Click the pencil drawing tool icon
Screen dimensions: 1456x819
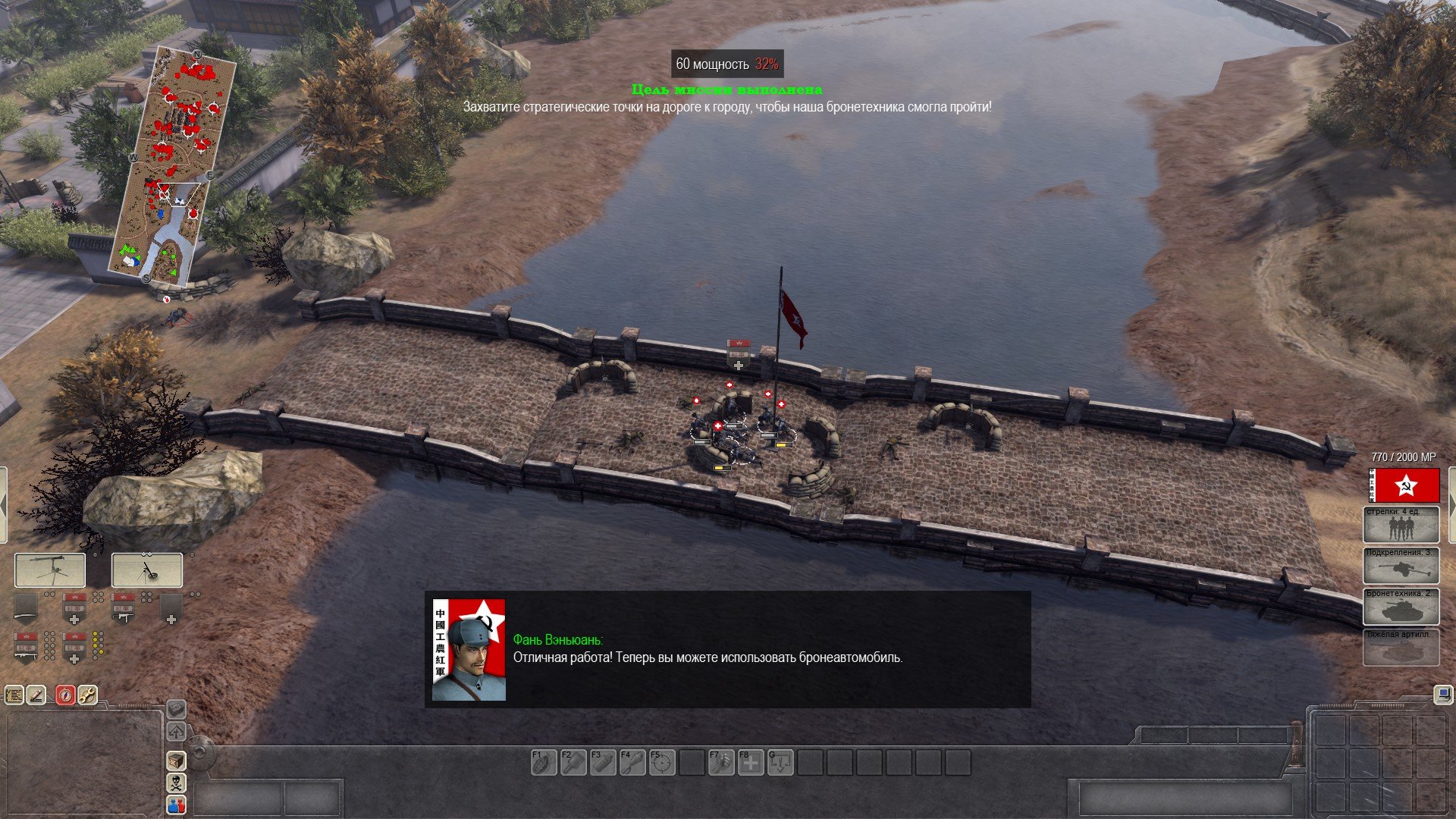[x=37, y=695]
